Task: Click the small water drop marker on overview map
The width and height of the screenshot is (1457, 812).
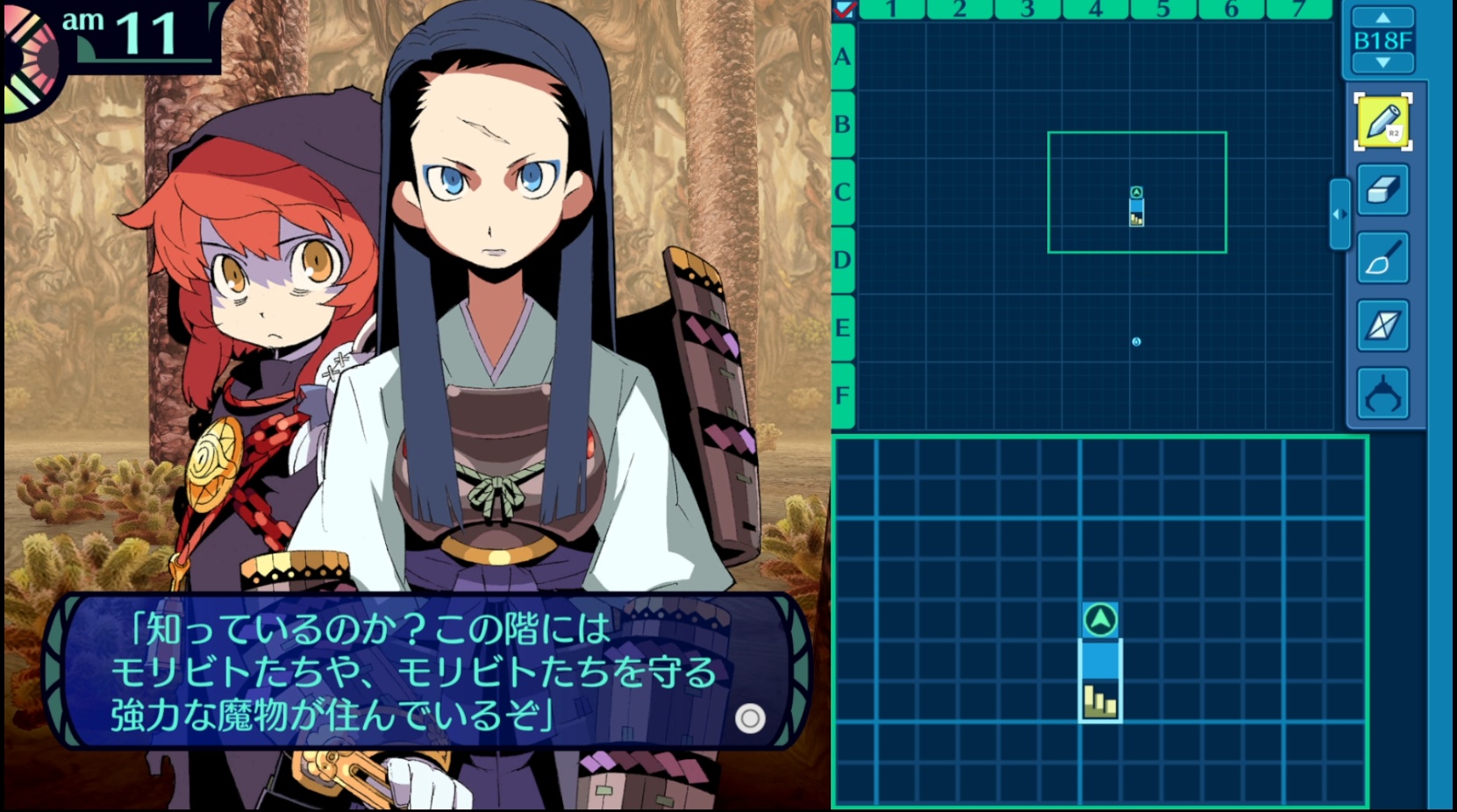Action: [1136, 342]
